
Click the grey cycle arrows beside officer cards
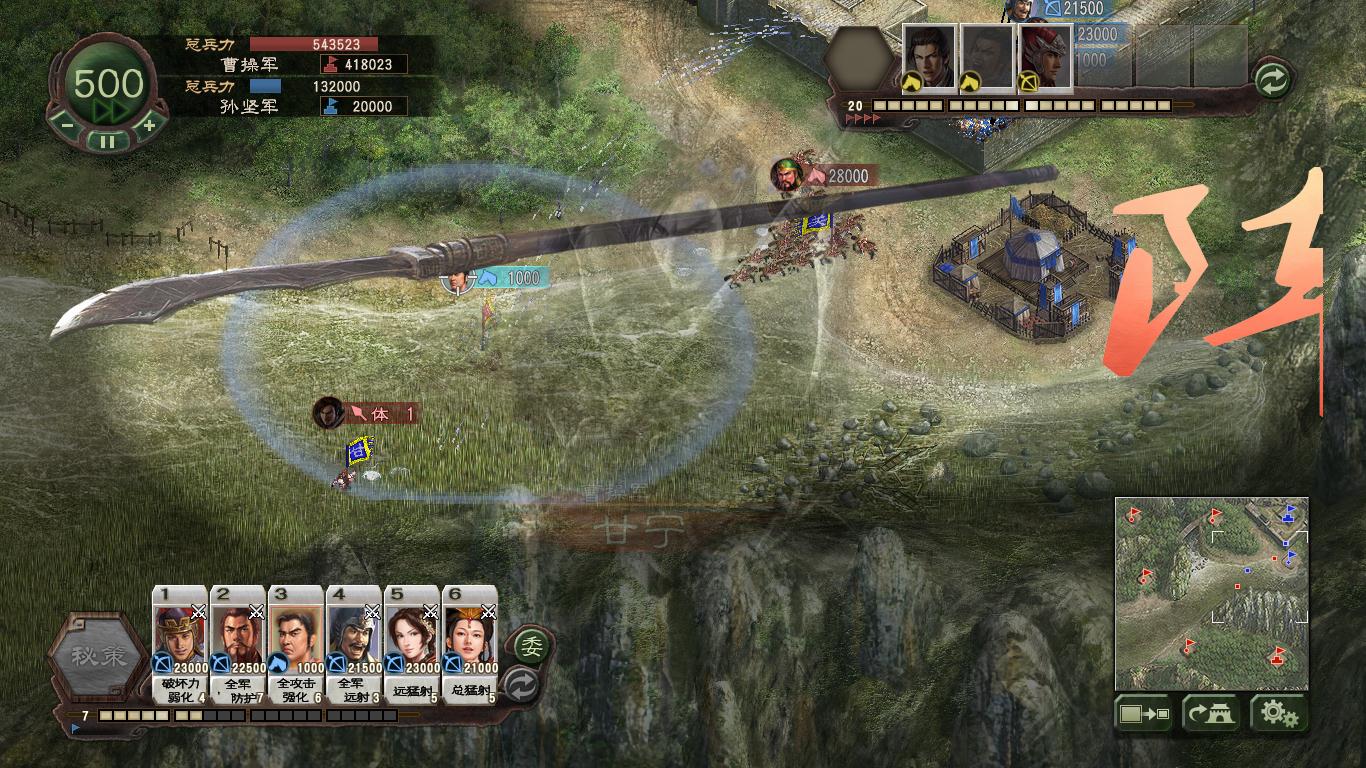point(523,685)
